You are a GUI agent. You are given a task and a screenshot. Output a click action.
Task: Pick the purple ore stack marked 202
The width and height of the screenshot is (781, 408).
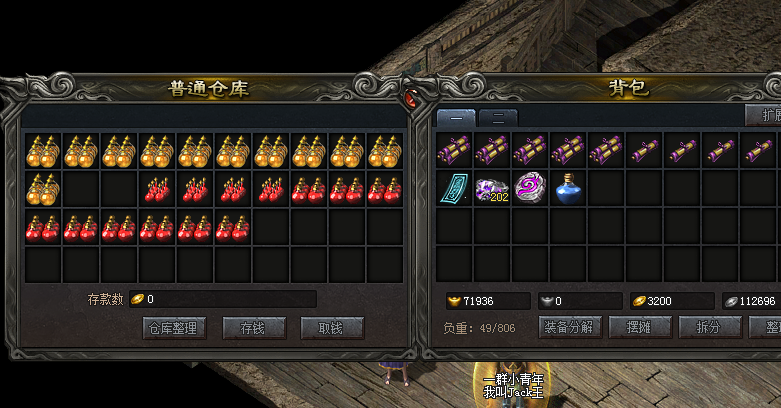pos(493,187)
